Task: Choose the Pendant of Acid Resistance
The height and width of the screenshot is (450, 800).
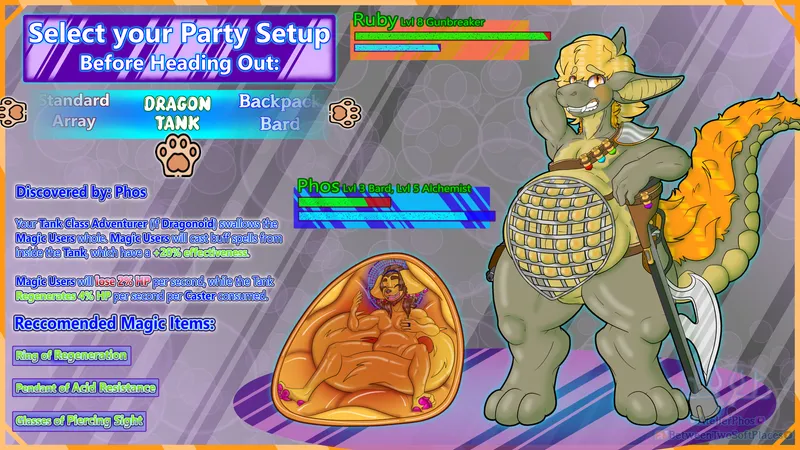Action: (86, 387)
